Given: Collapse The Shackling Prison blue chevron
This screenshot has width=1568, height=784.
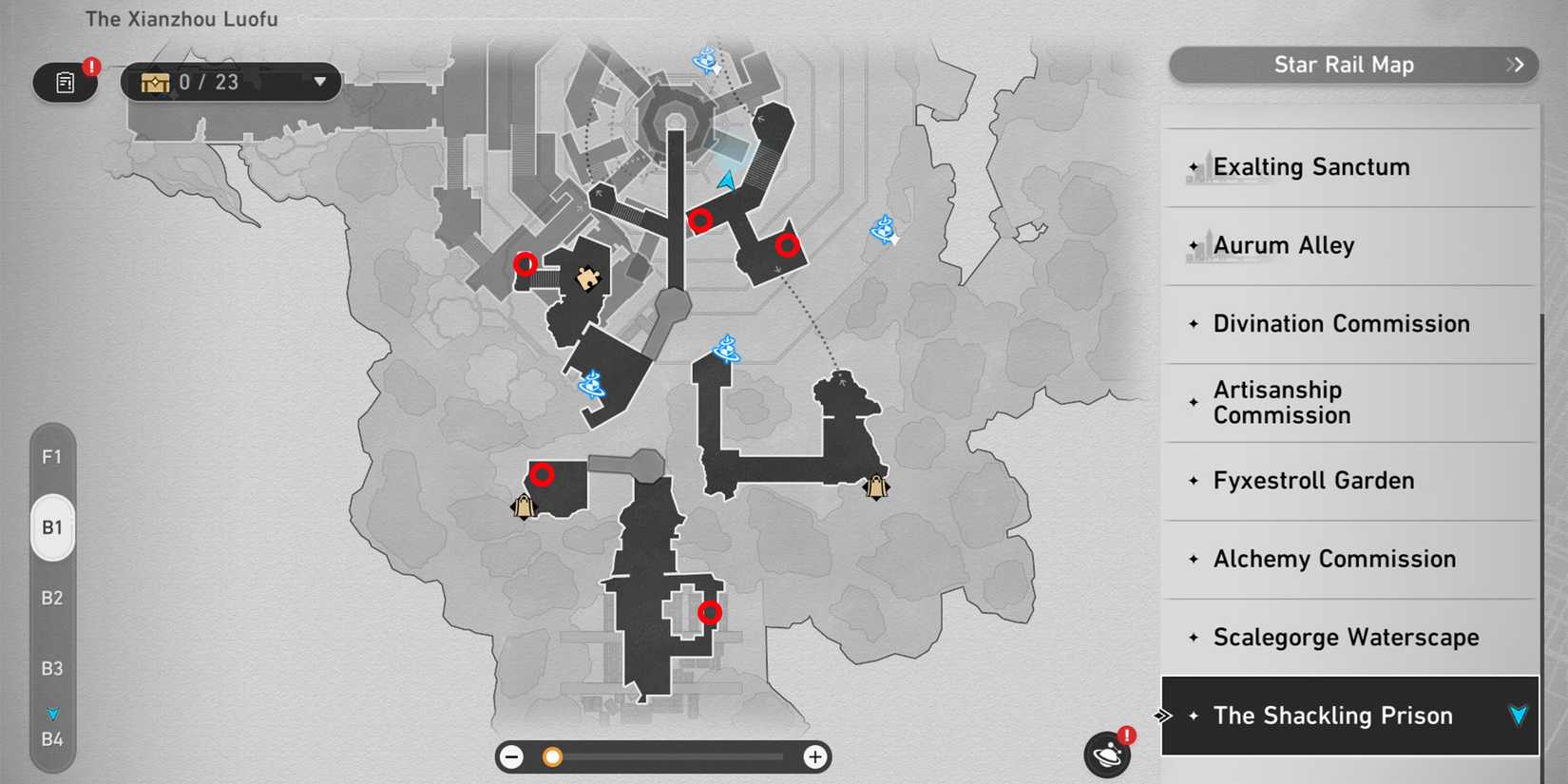Looking at the screenshot, I should (x=1517, y=716).
